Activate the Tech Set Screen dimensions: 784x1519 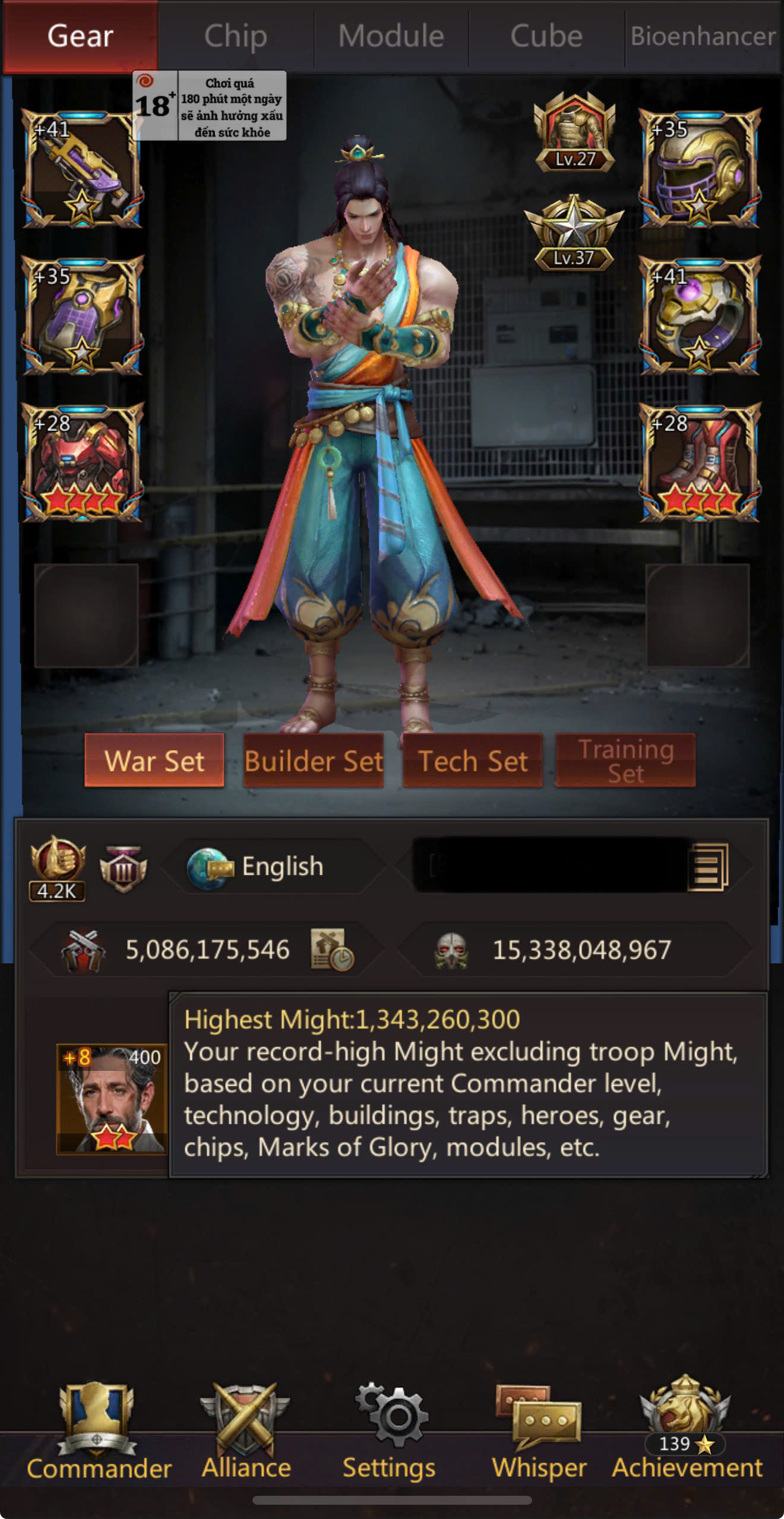tap(473, 761)
